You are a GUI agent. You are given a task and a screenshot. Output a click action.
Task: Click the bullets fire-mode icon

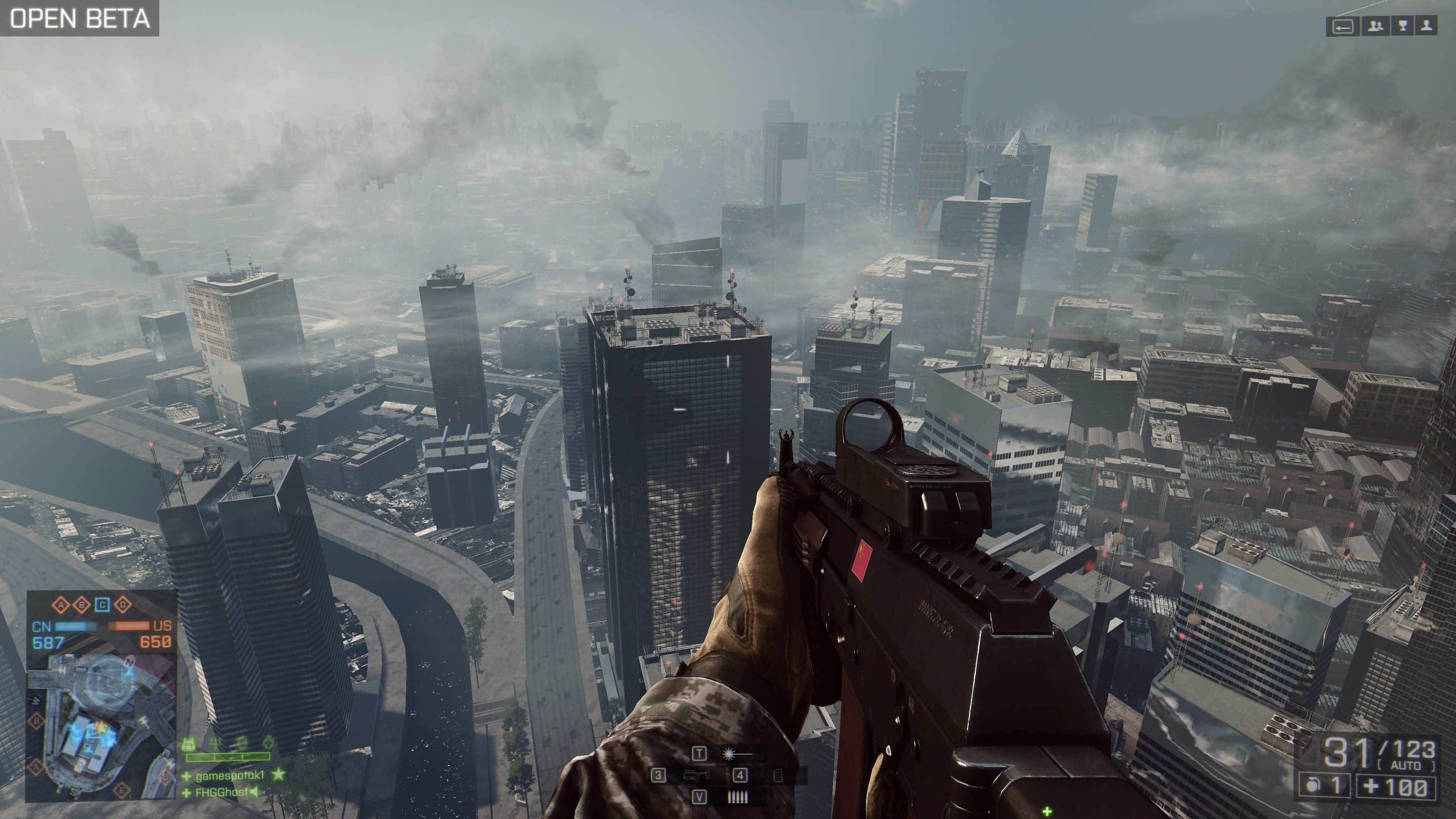(x=737, y=798)
